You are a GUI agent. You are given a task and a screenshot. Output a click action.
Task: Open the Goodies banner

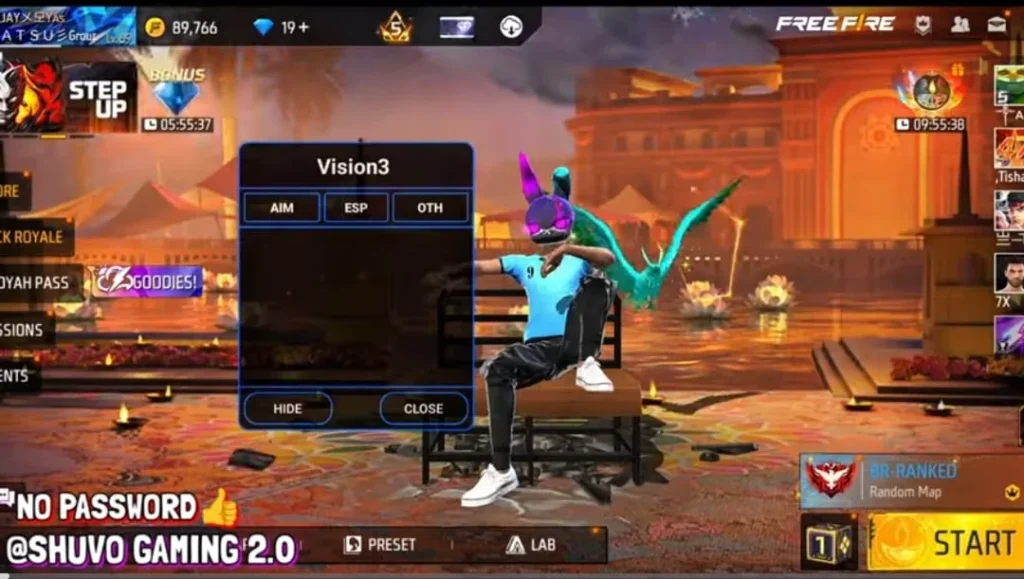[148, 282]
